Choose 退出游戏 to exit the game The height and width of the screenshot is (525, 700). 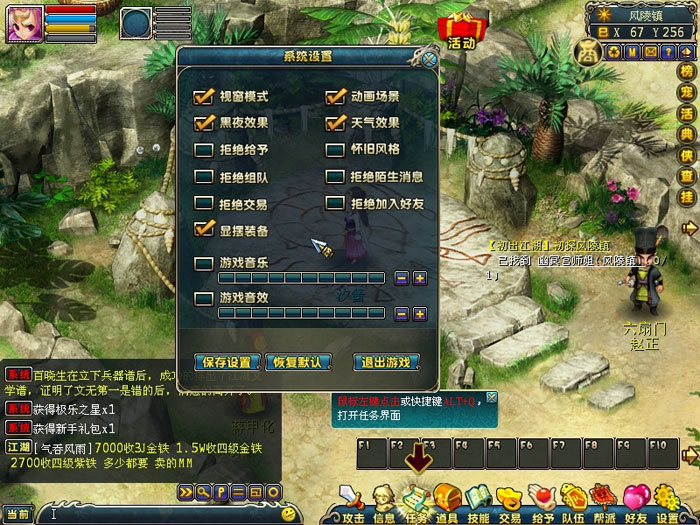(x=387, y=362)
